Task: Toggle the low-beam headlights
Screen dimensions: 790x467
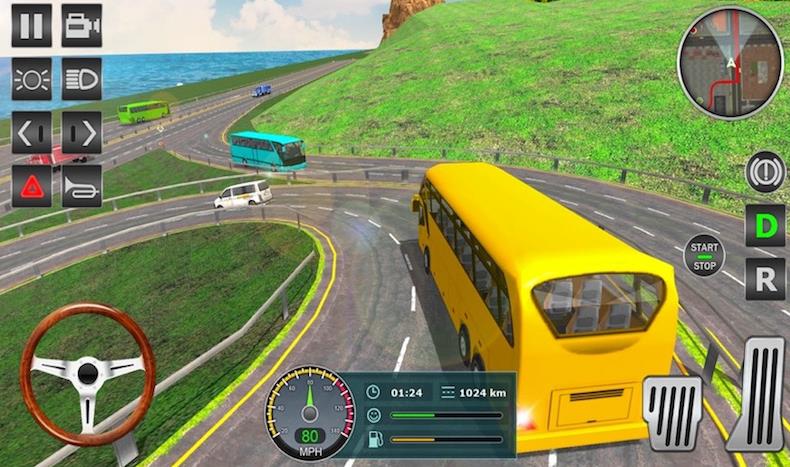Action: click(x=31, y=78)
